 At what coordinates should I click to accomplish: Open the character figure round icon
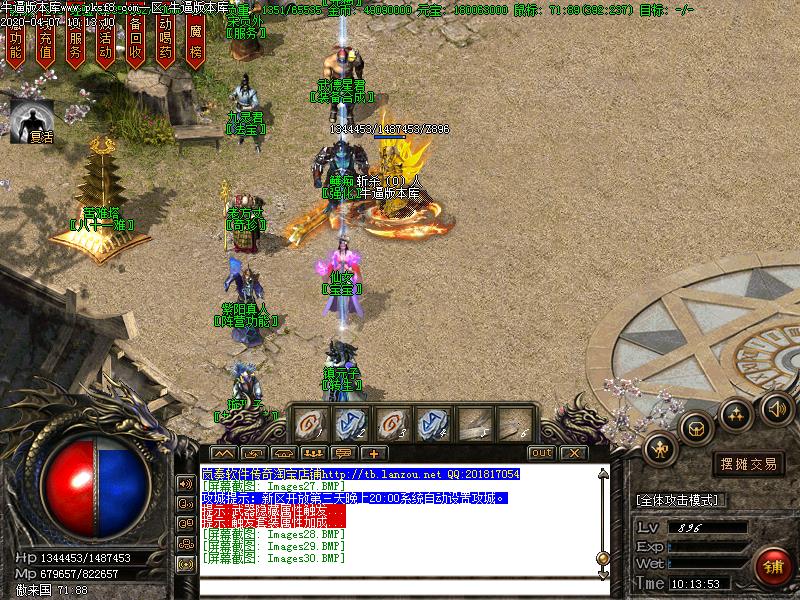(x=661, y=451)
